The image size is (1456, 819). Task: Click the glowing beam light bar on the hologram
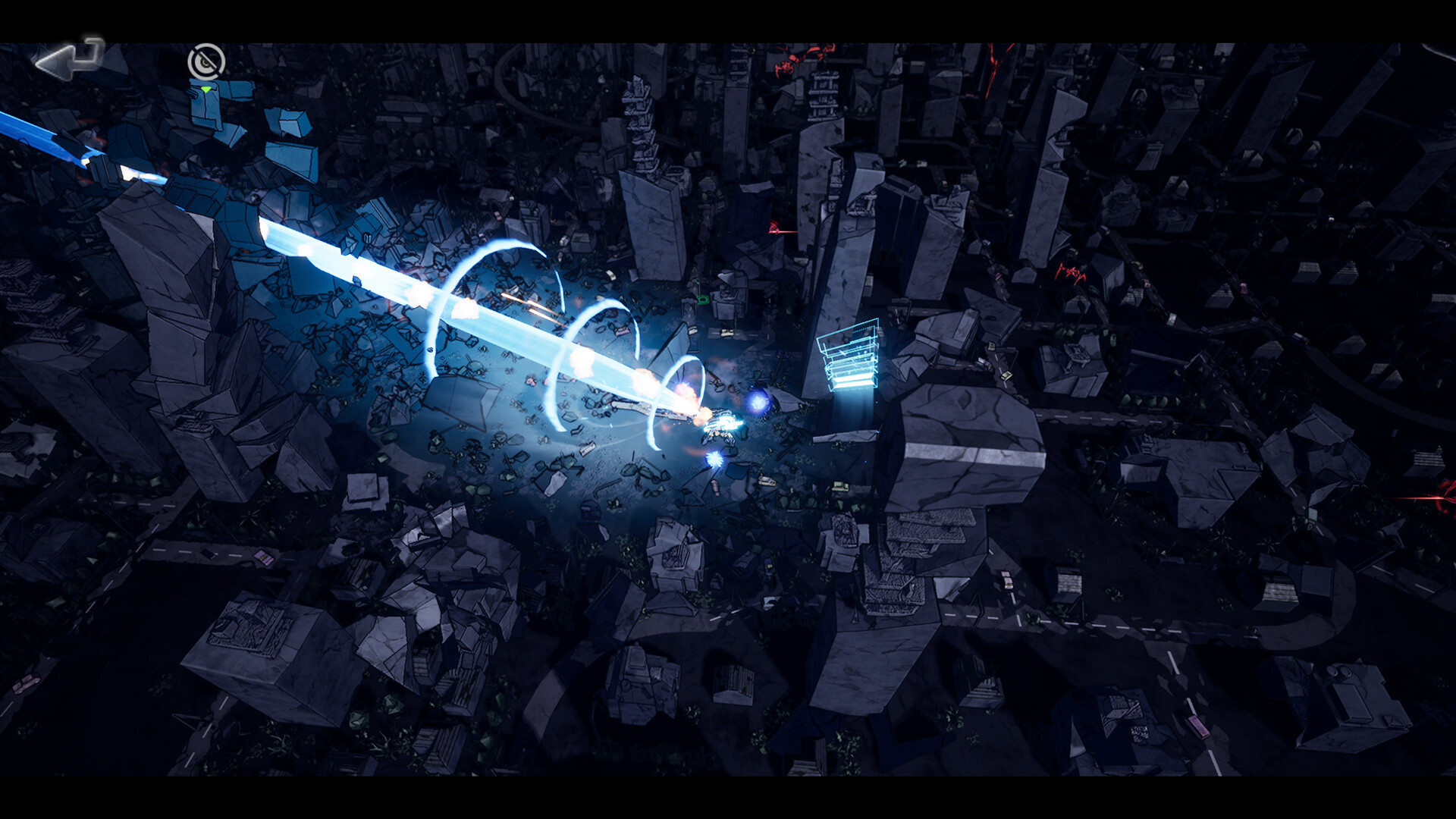[x=851, y=379]
